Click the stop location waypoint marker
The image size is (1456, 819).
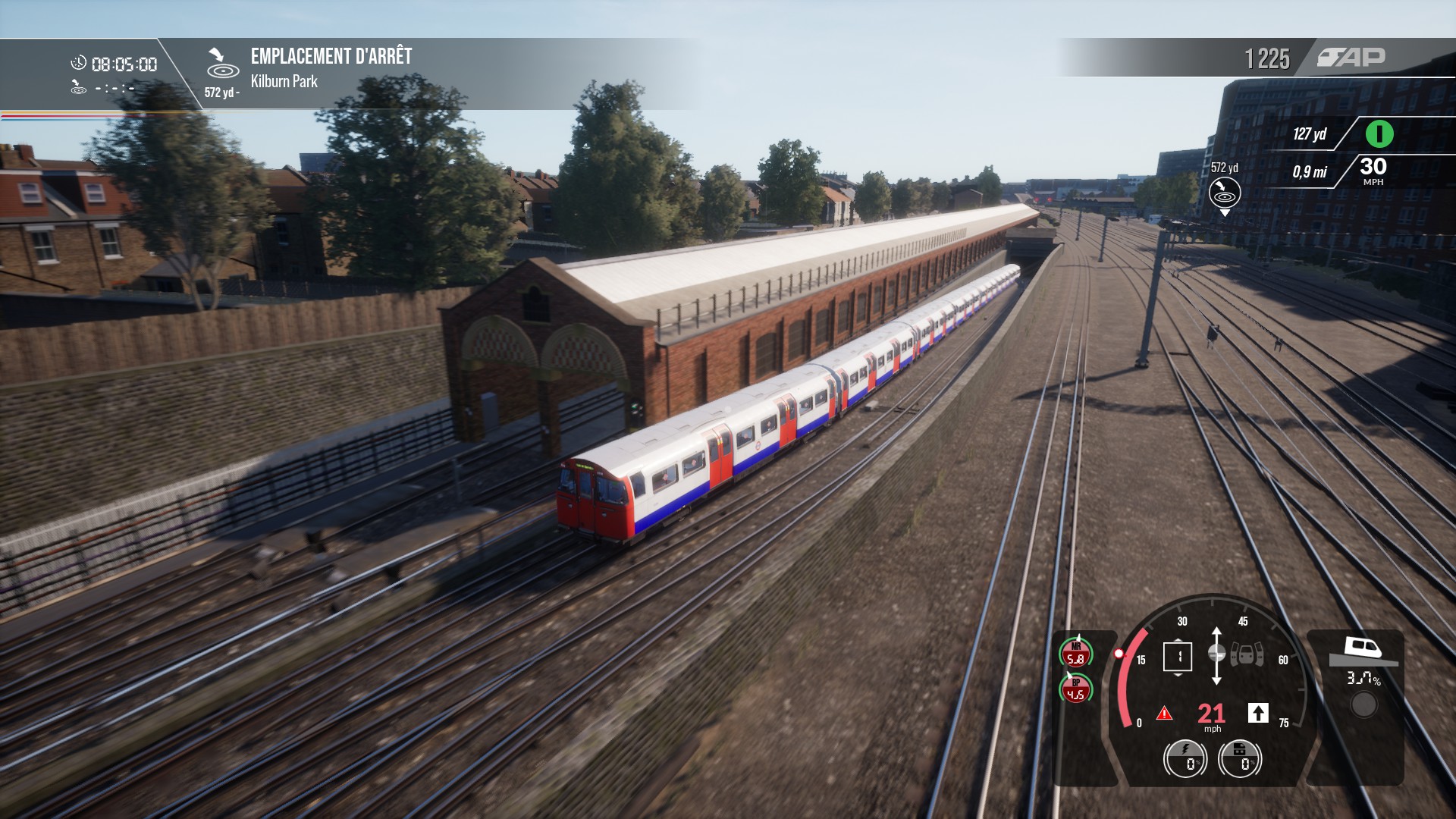coord(1224,193)
